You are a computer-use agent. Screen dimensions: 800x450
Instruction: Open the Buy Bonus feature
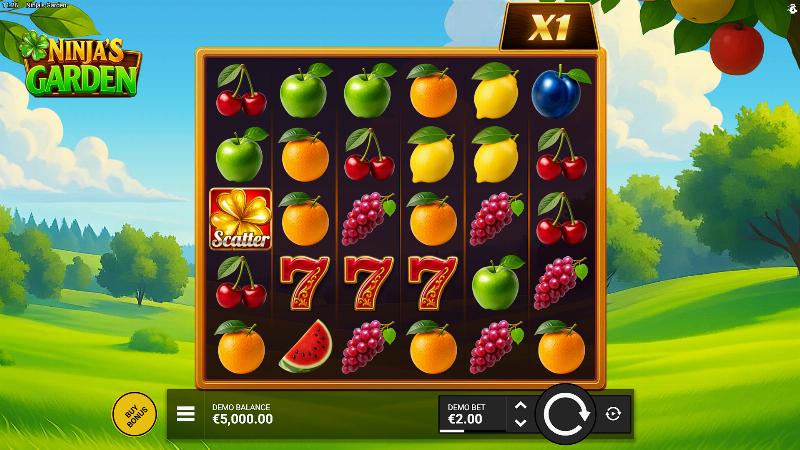coord(133,414)
